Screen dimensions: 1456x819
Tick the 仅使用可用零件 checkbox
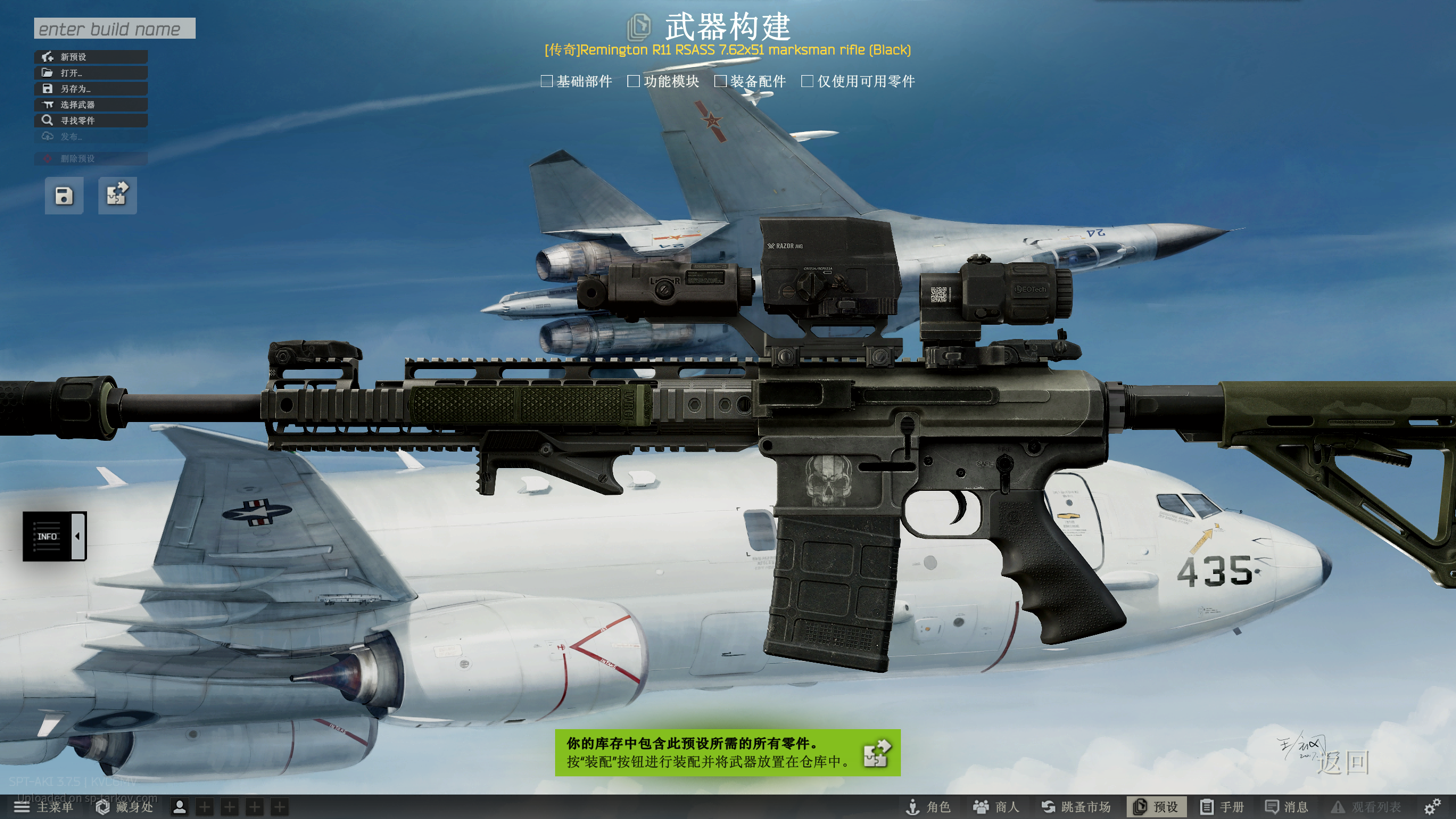pos(807,81)
